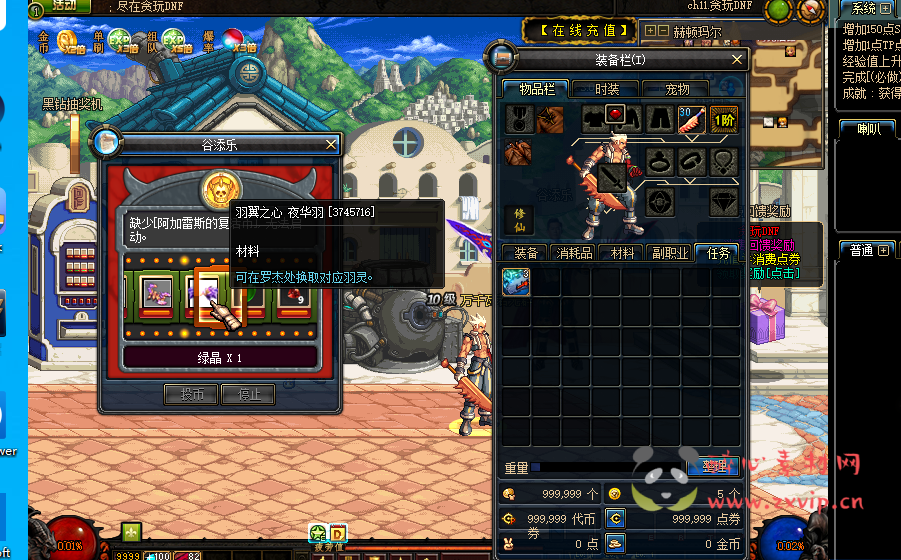The image size is (901, 560).
Task: Switch to the 装备 equipment category tab
Action: [x=525, y=253]
